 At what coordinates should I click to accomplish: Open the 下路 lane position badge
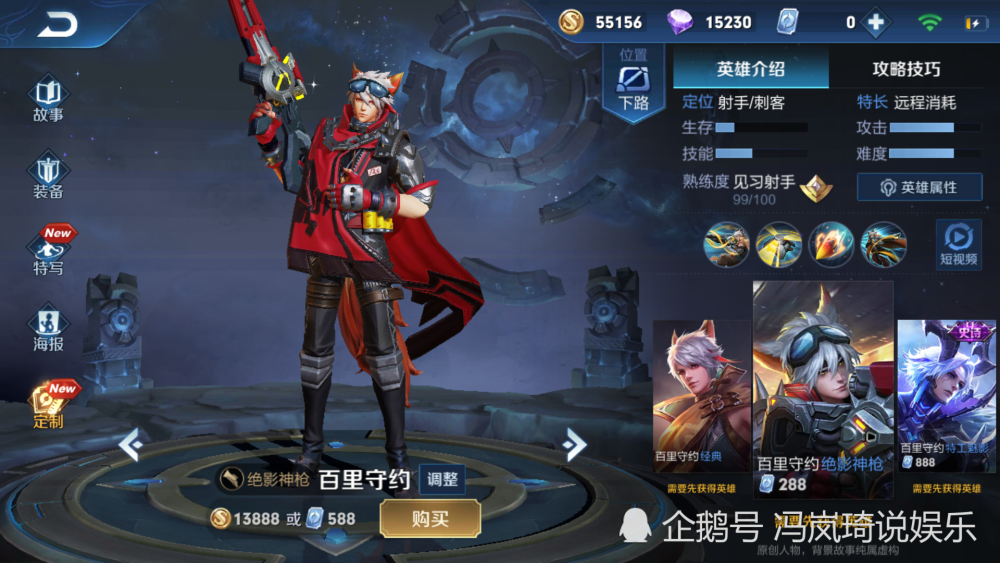[633, 82]
